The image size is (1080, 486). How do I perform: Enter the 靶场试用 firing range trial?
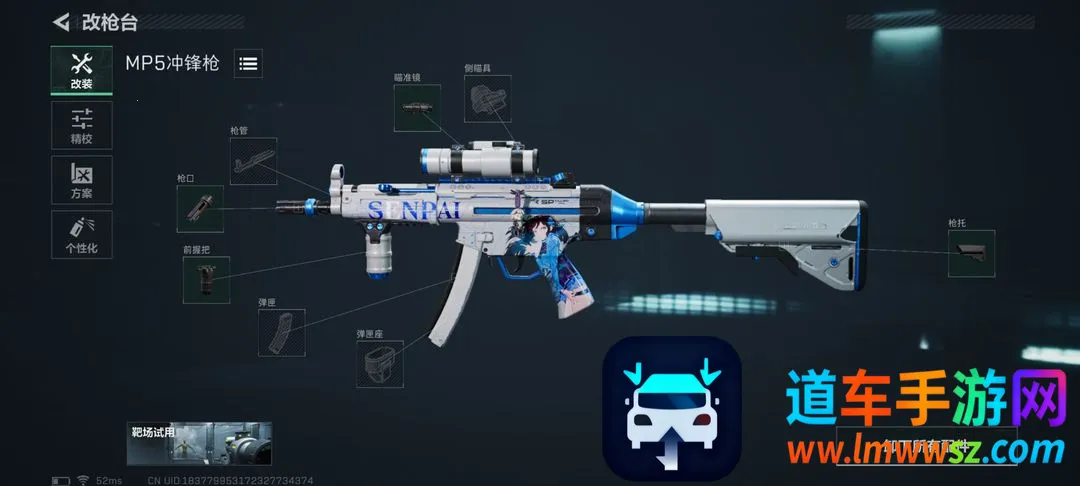pos(200,443)
